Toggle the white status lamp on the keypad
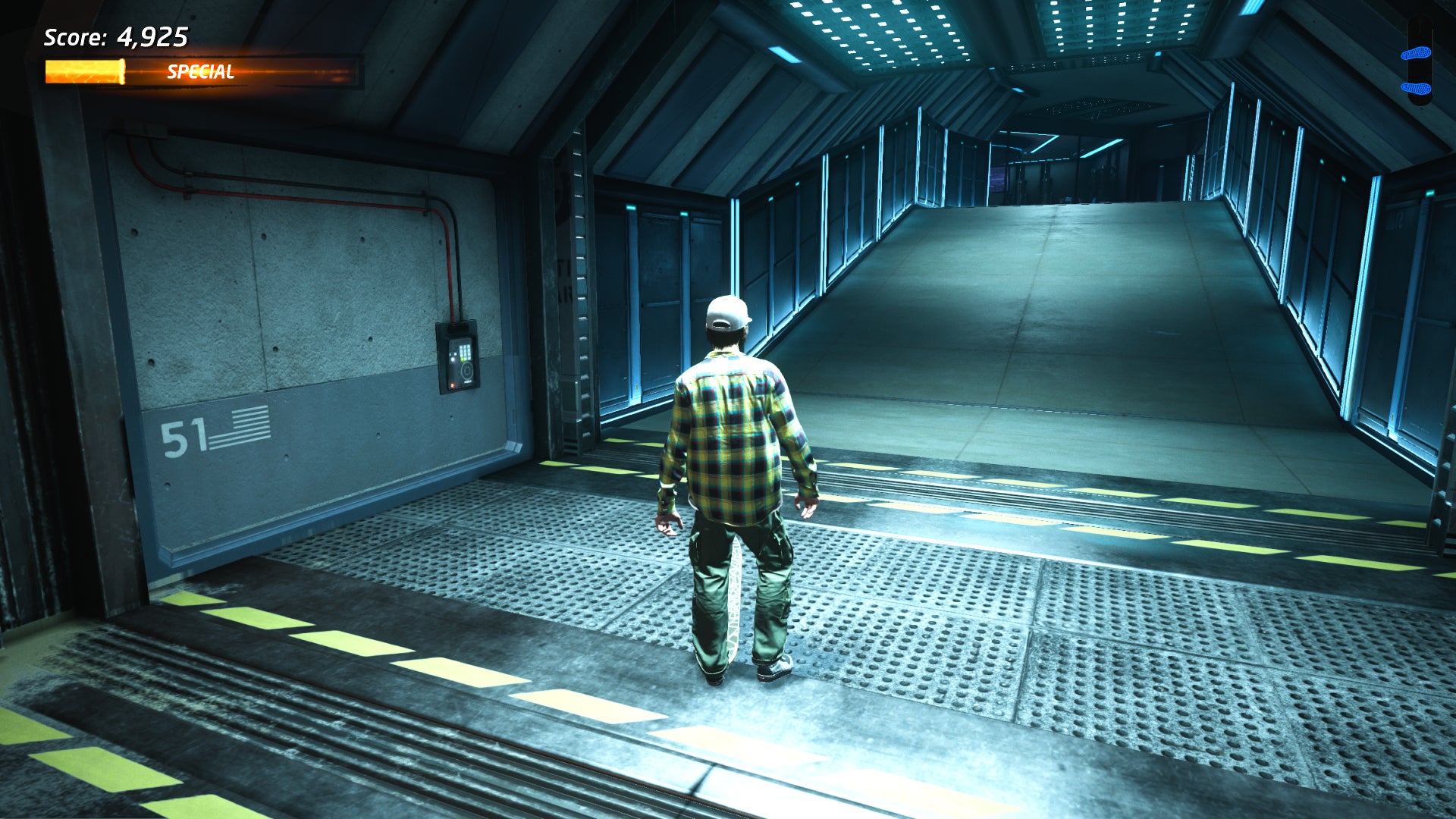The width and height of the screenshot is (1456, 819). (x=453, y=359)
